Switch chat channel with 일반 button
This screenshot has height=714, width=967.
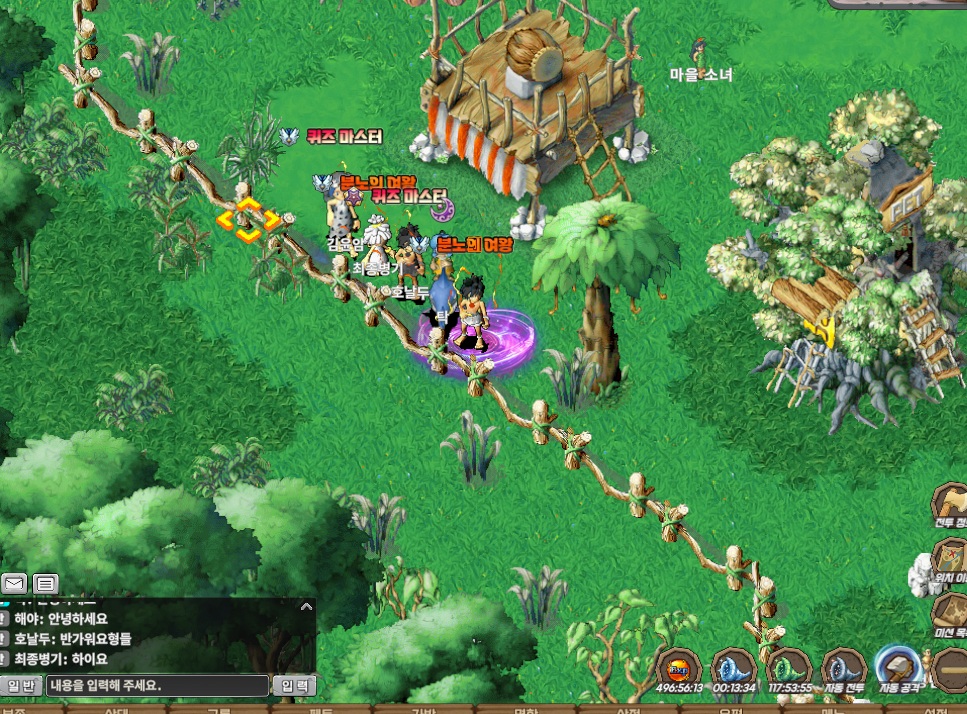(x=21, y=686)
